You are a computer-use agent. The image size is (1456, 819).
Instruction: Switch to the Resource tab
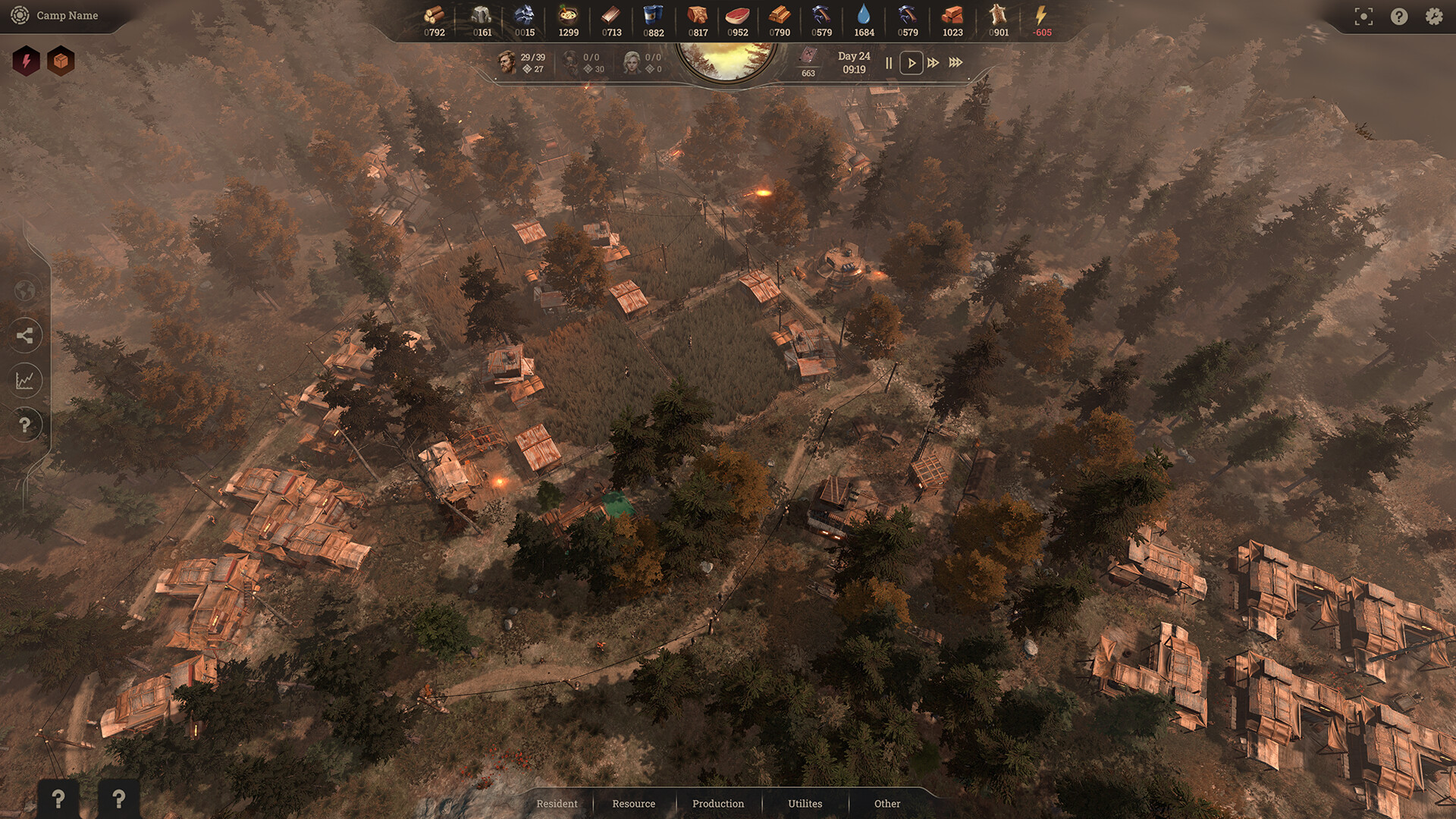click(x=633, y=804)
